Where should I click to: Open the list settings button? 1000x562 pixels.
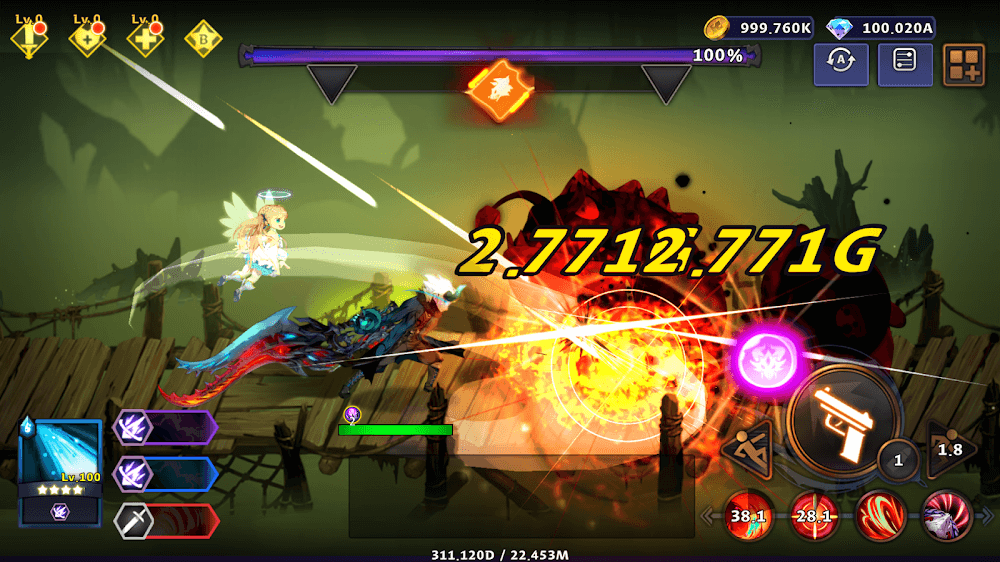pos(904,64)
